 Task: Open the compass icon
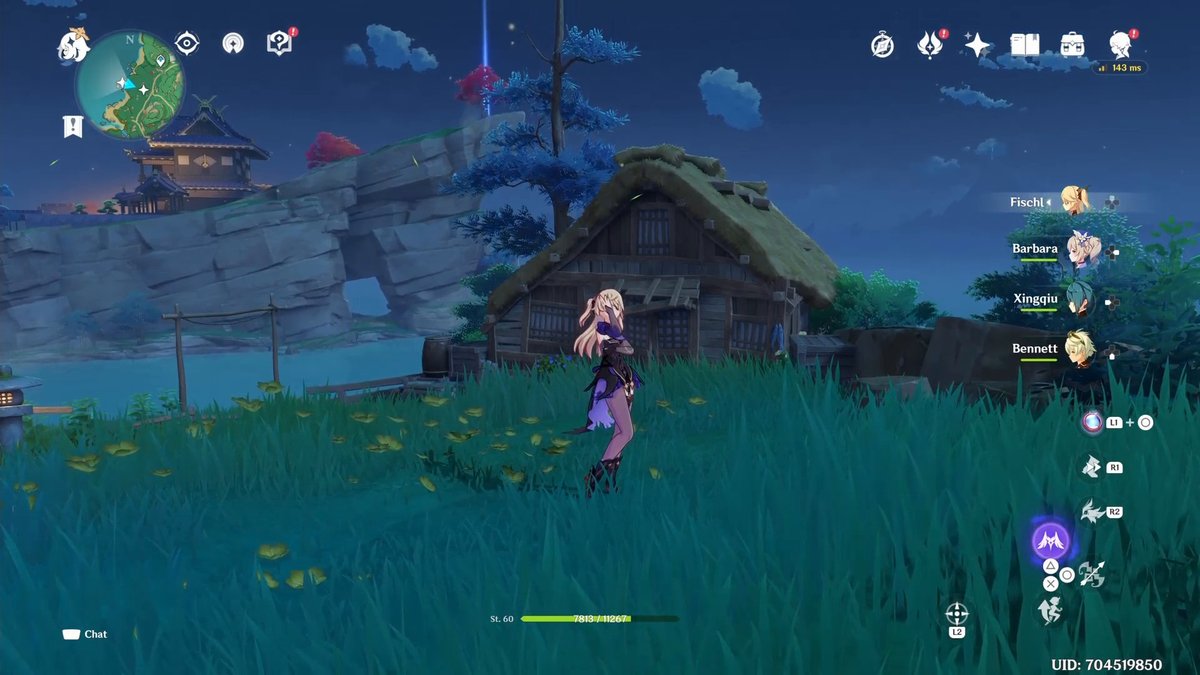click(882, 45)
